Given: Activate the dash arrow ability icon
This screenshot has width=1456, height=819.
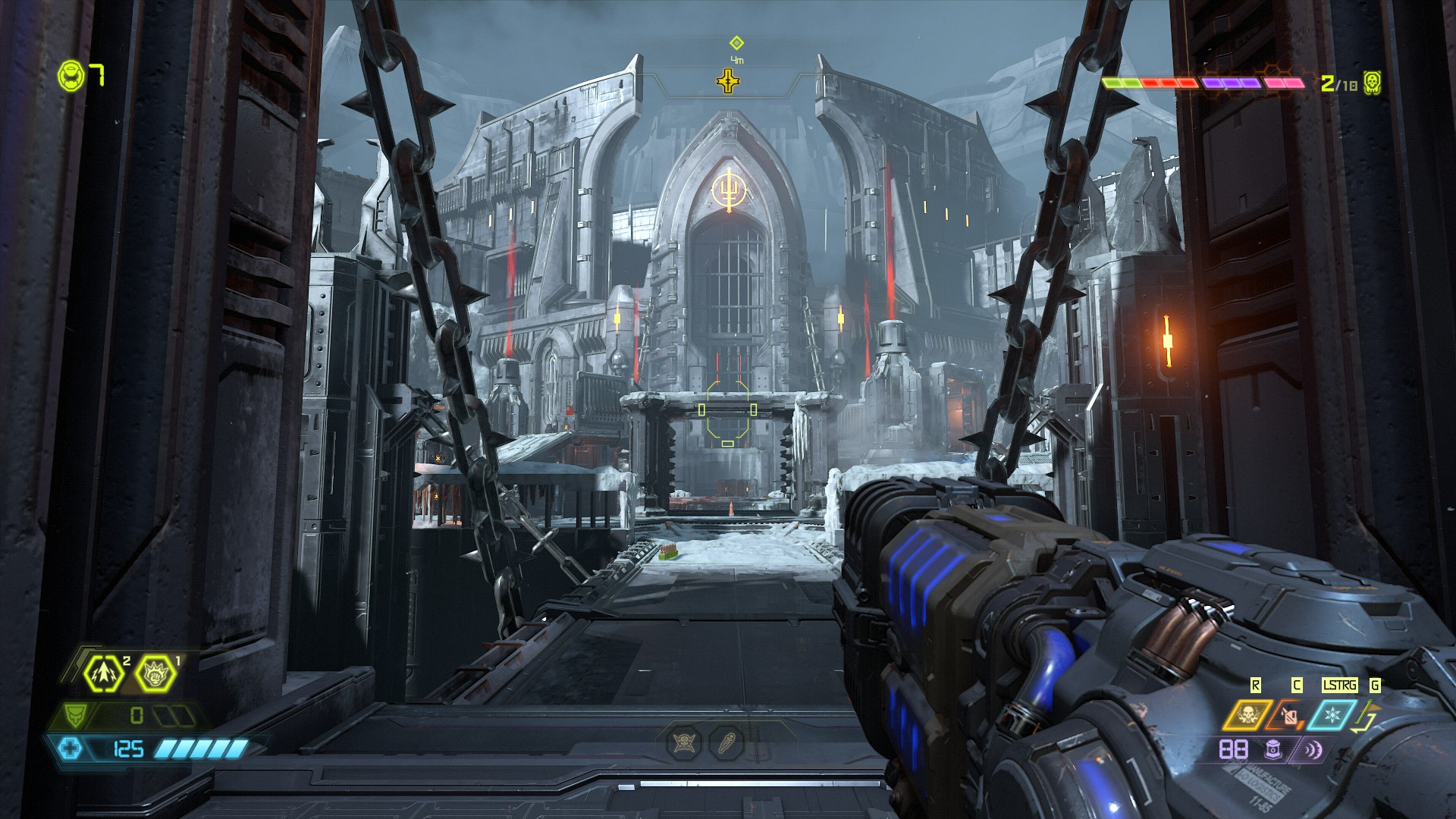Looking at the screenshot, I should coord(104,672).
